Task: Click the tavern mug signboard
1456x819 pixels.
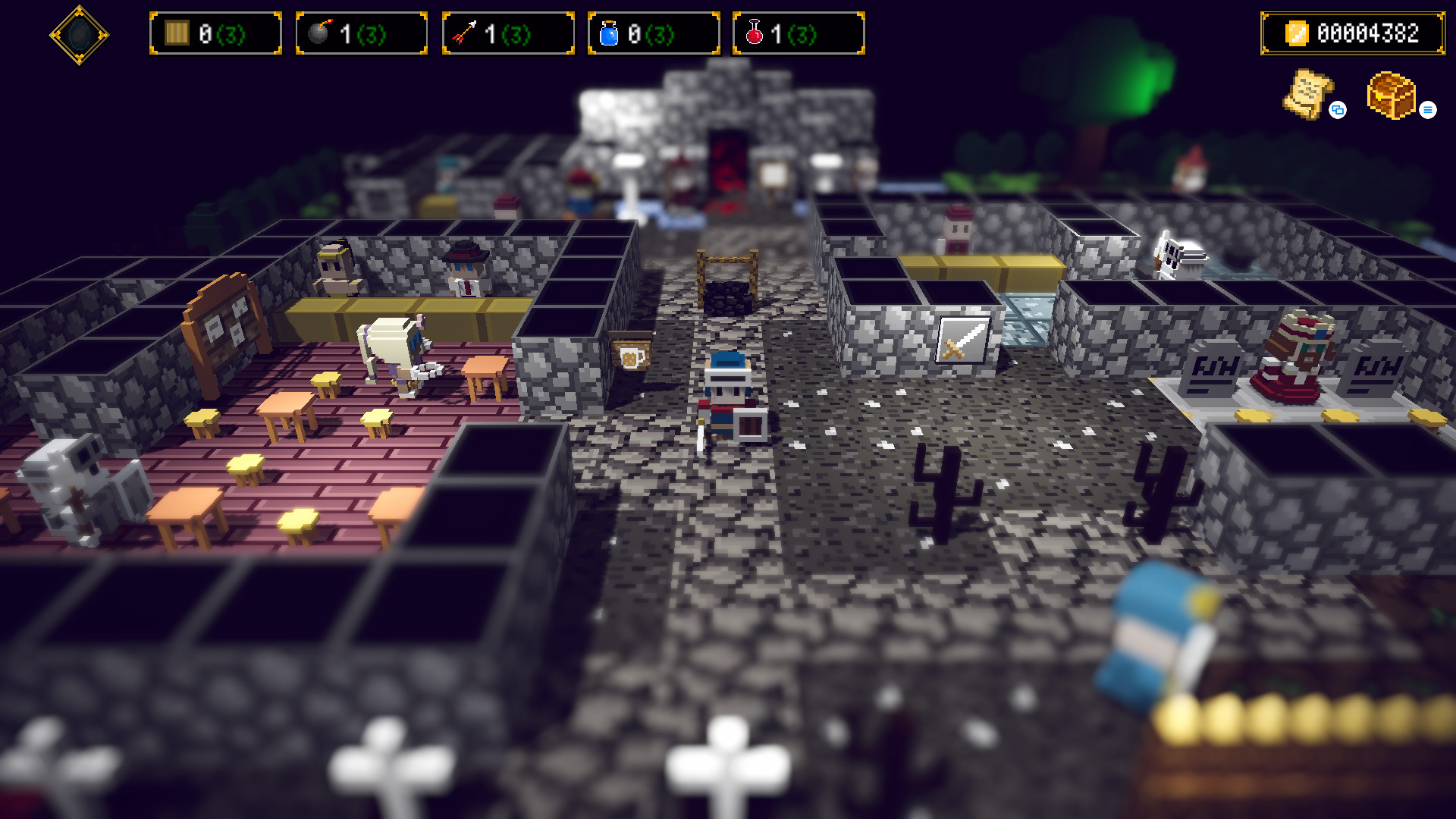Action: pos(629,353)
